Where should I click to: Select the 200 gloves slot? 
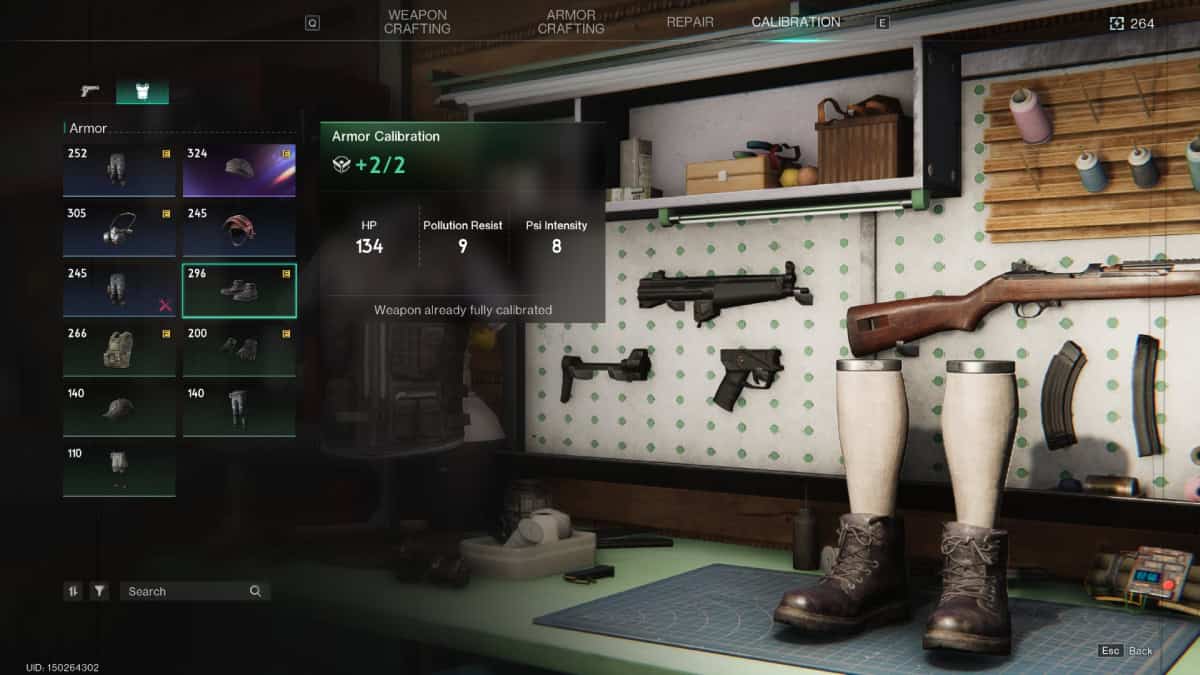[239, 350]
